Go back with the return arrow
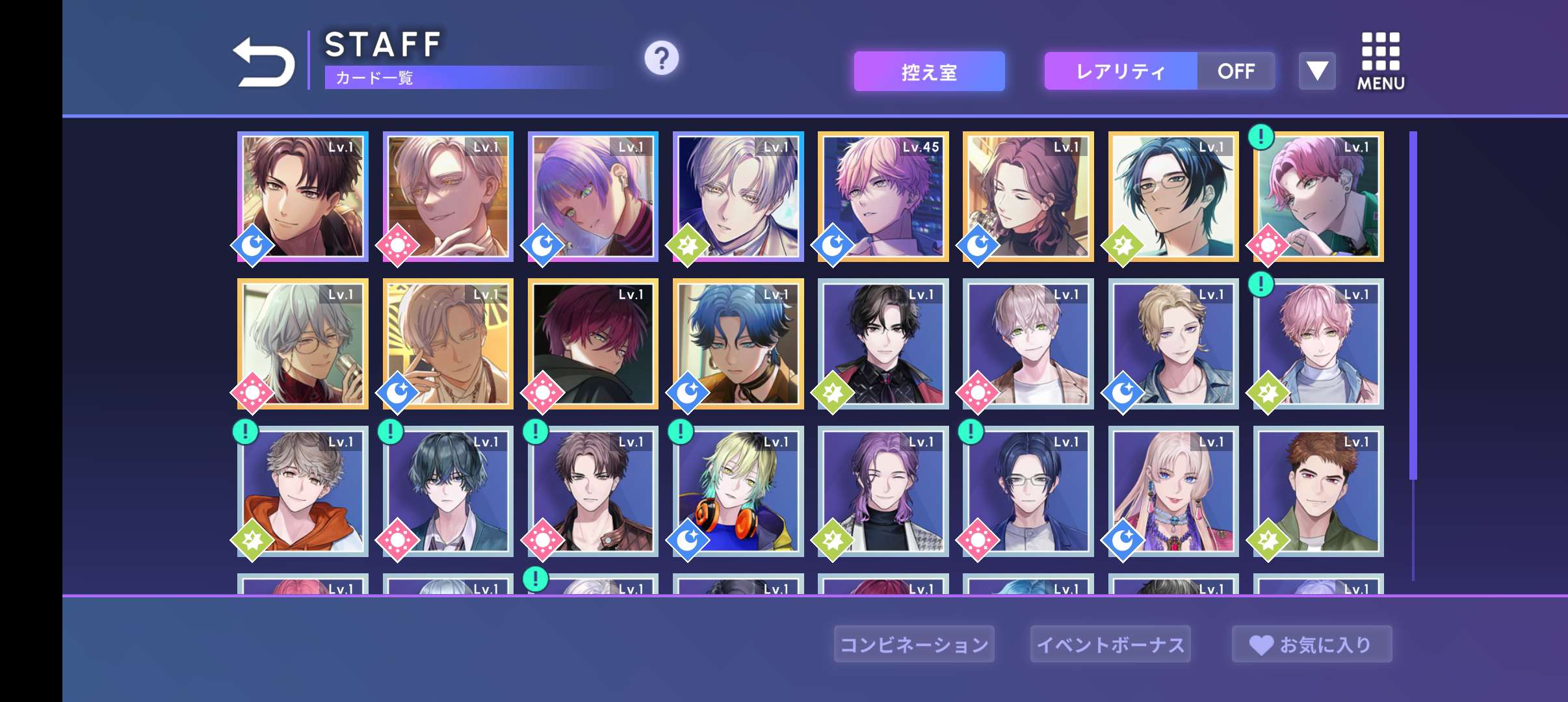Screen dimensions: 1568x702 [x=263, y=62]
